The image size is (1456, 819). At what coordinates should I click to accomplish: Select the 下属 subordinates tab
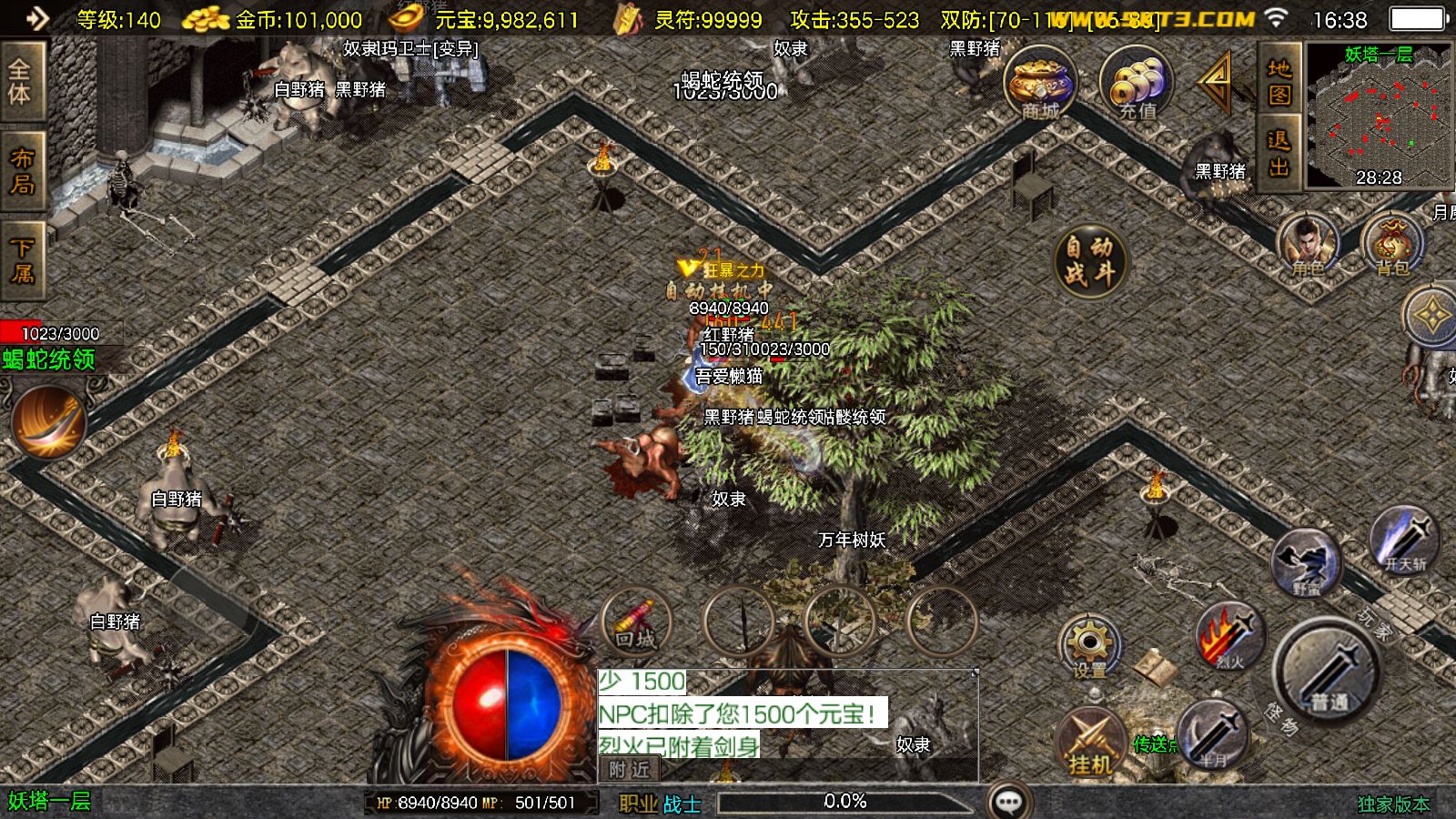(x=22, y=260)
